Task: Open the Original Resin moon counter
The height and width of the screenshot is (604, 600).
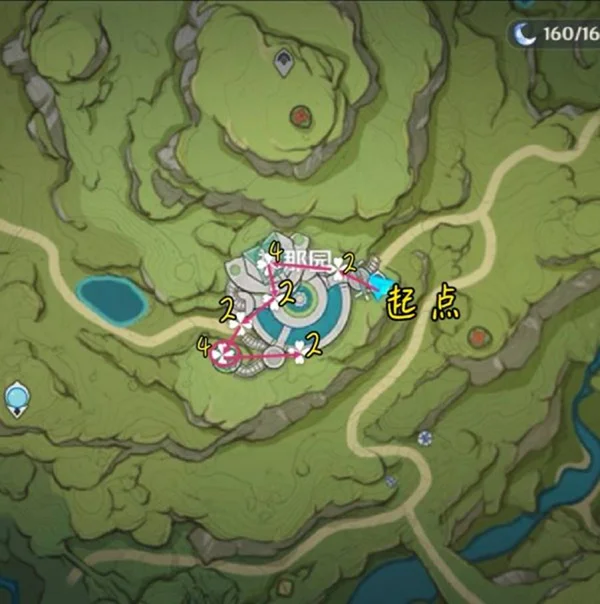Action: [554, 32]
